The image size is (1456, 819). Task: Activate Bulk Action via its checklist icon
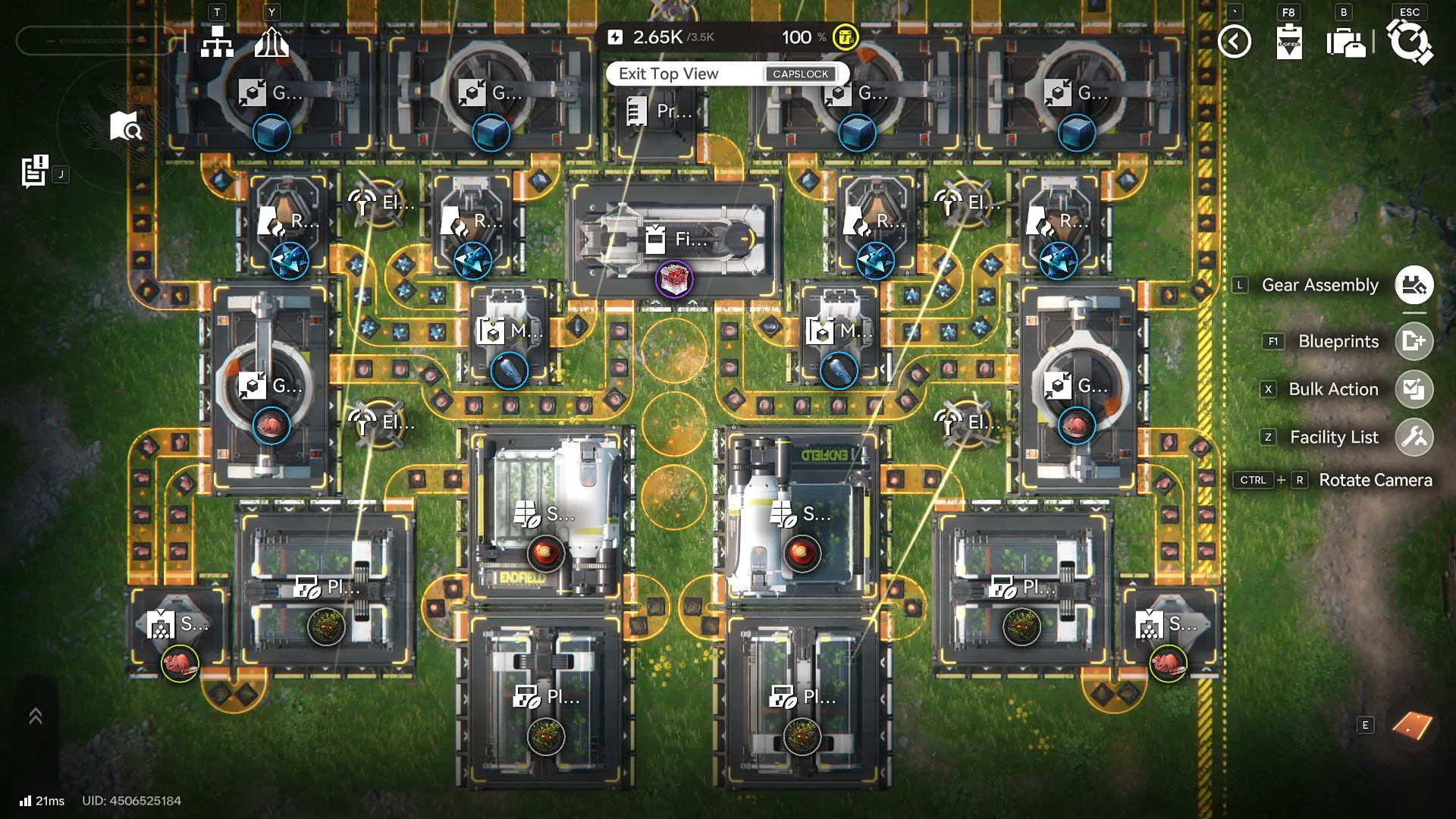pos(1414,389)
